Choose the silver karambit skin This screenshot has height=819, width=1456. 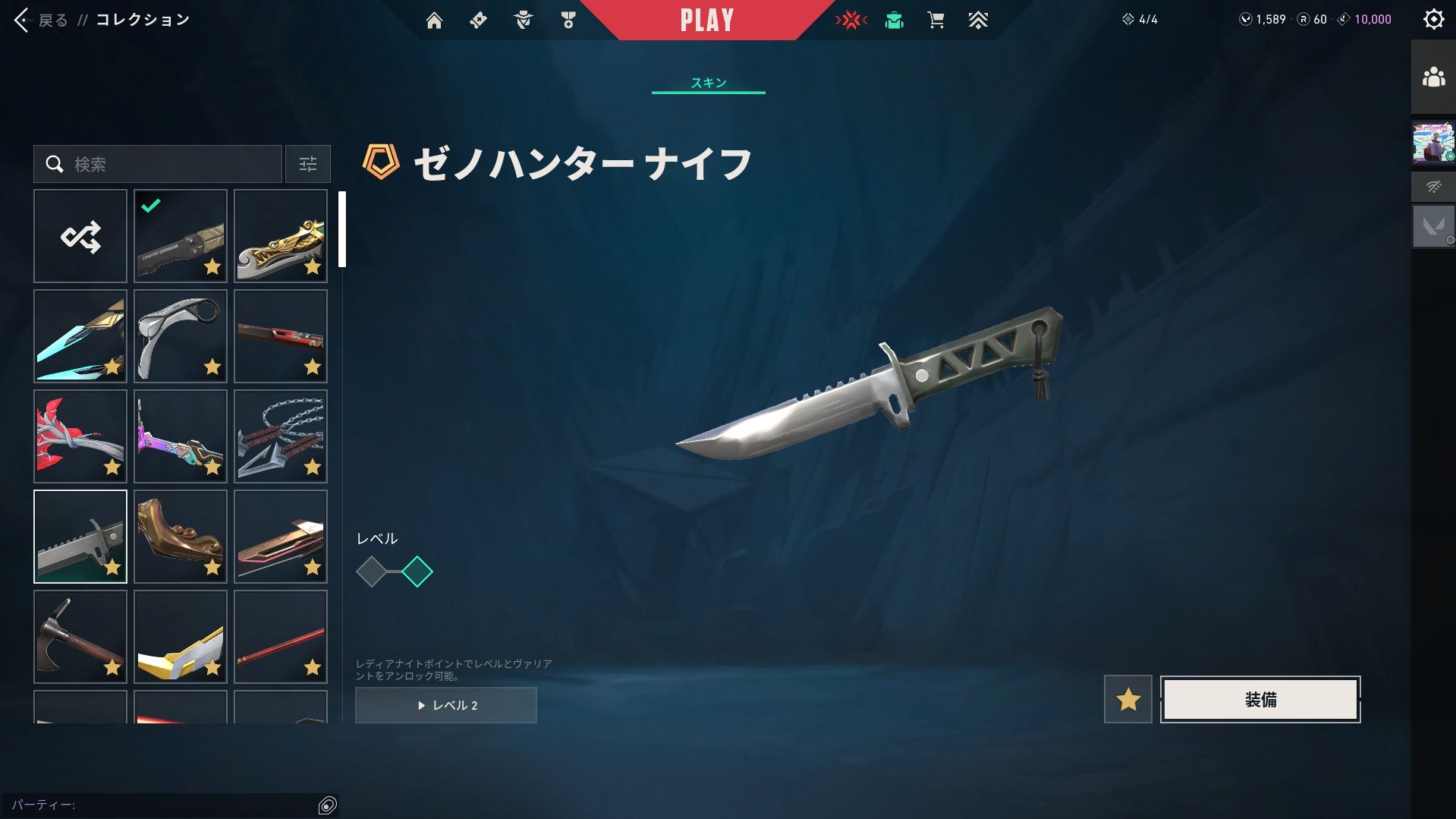[181, 336]
